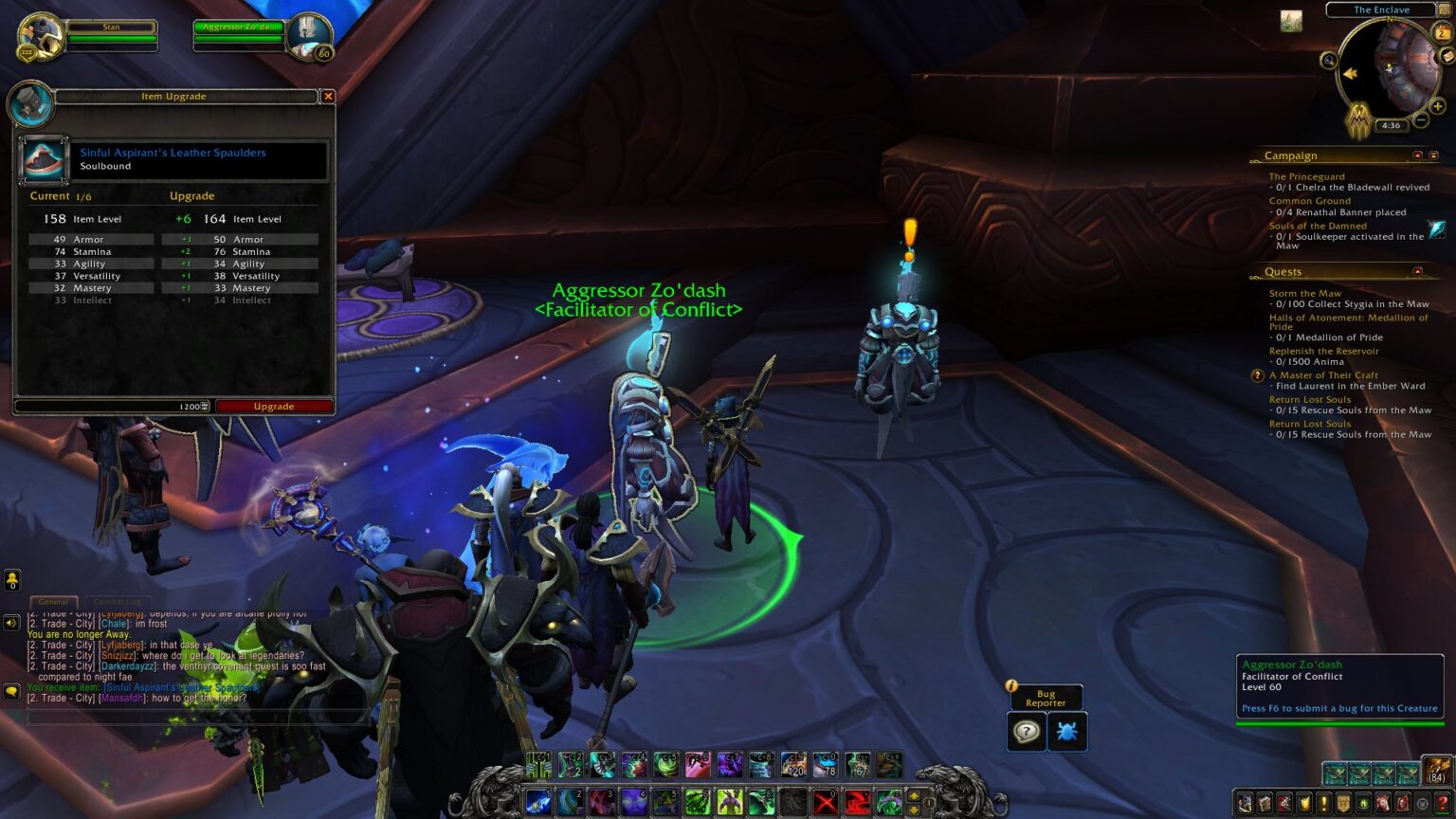Open Character Info from the micromenu bar
Viewport: 1456px width, 819px height.
pyautogui.click(x=1245, y=804)
